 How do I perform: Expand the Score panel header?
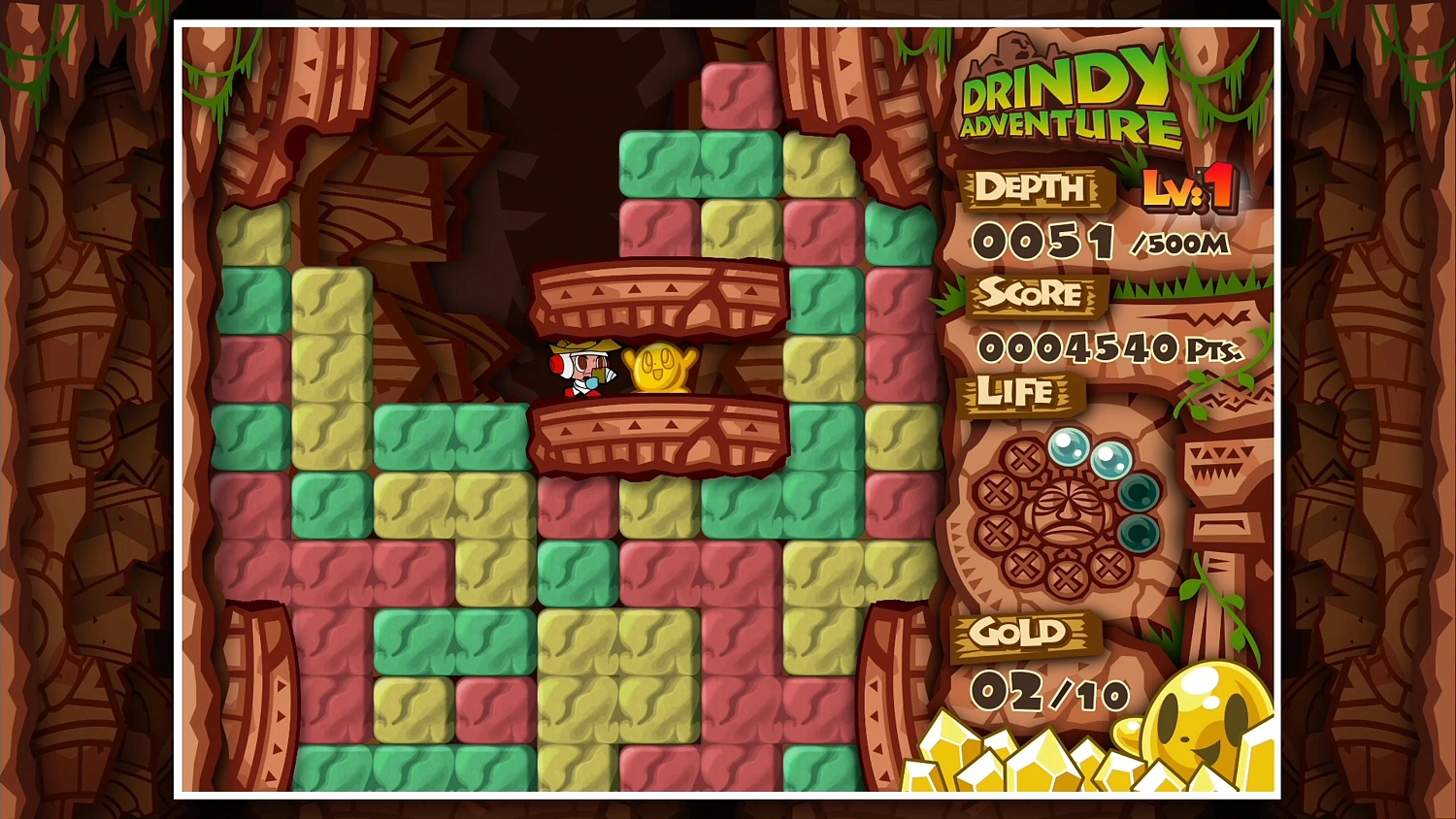1031,296
